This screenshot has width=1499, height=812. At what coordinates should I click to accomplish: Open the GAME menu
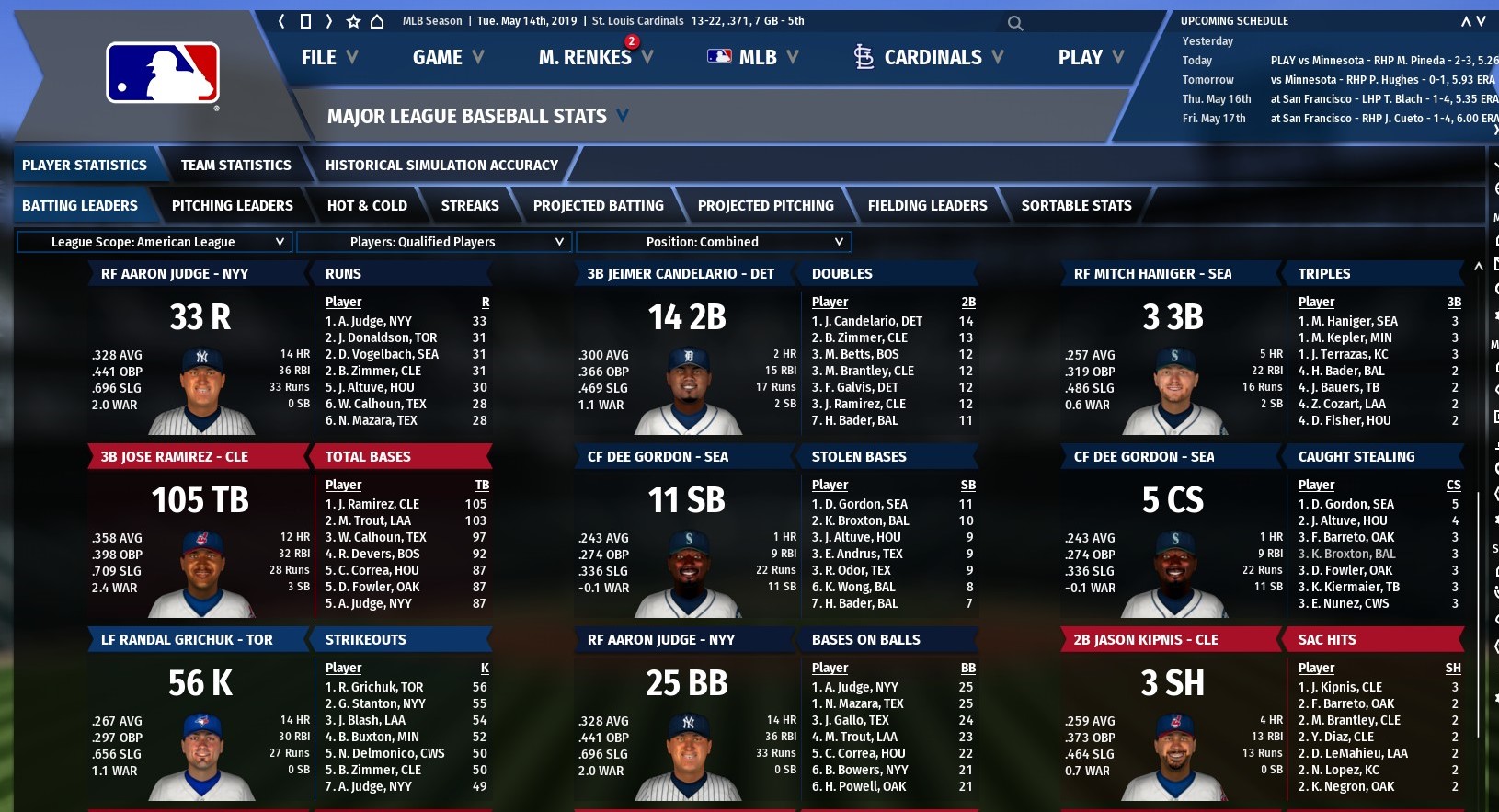[x=448, y=57]
